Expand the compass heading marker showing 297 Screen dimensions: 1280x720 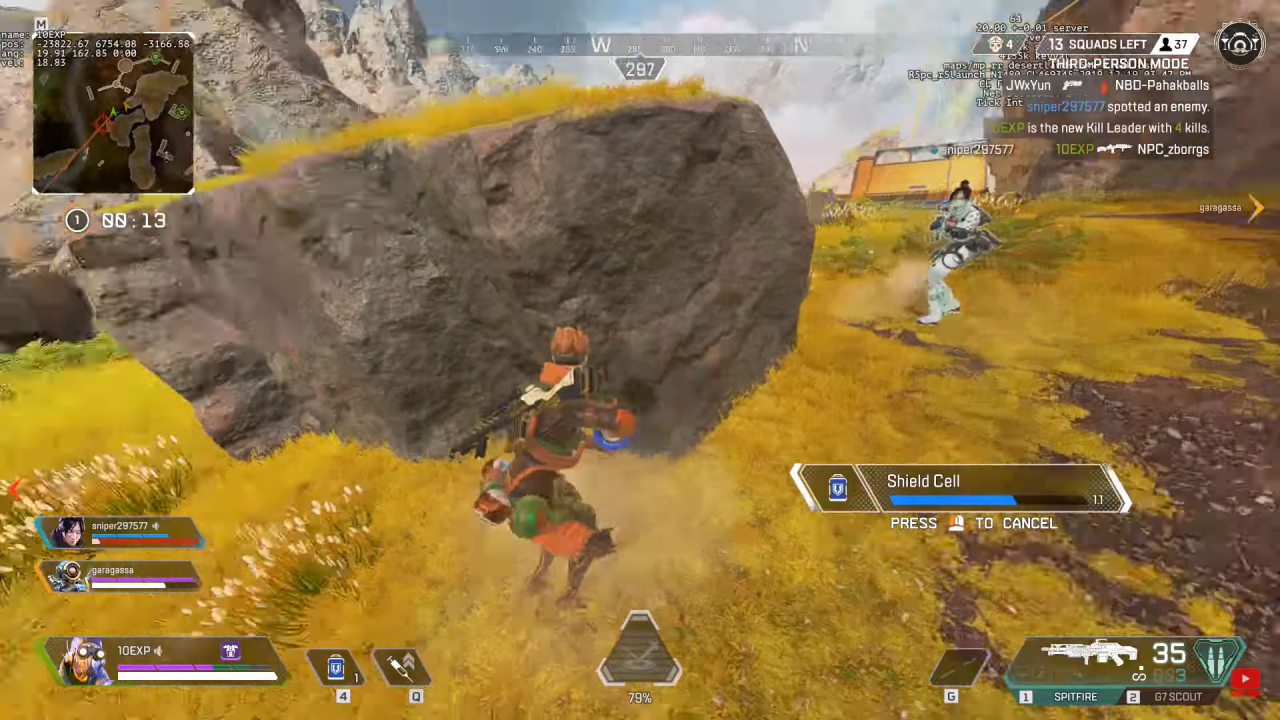point(639,69)
